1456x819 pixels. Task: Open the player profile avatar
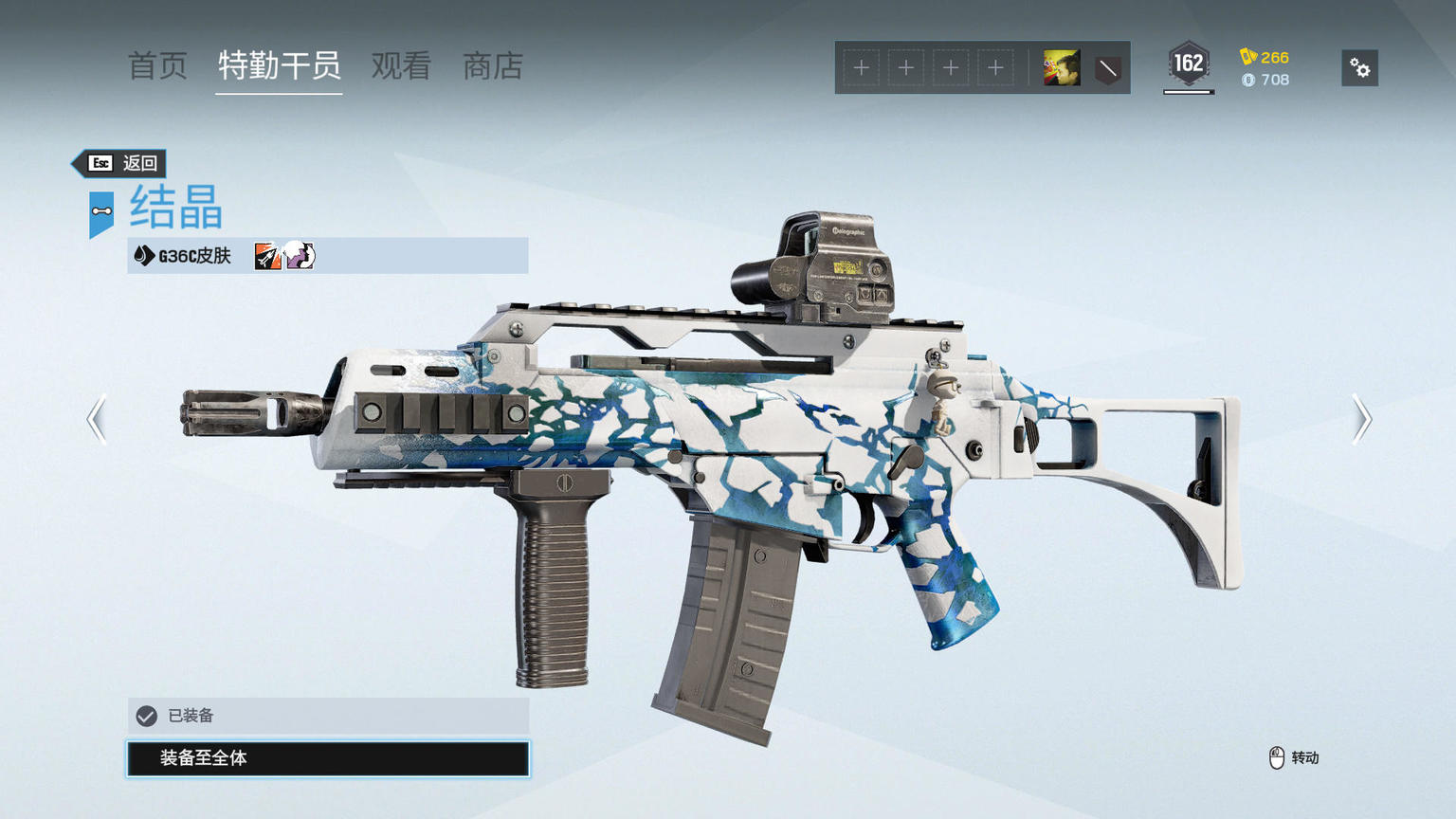tap(1061, 68)
